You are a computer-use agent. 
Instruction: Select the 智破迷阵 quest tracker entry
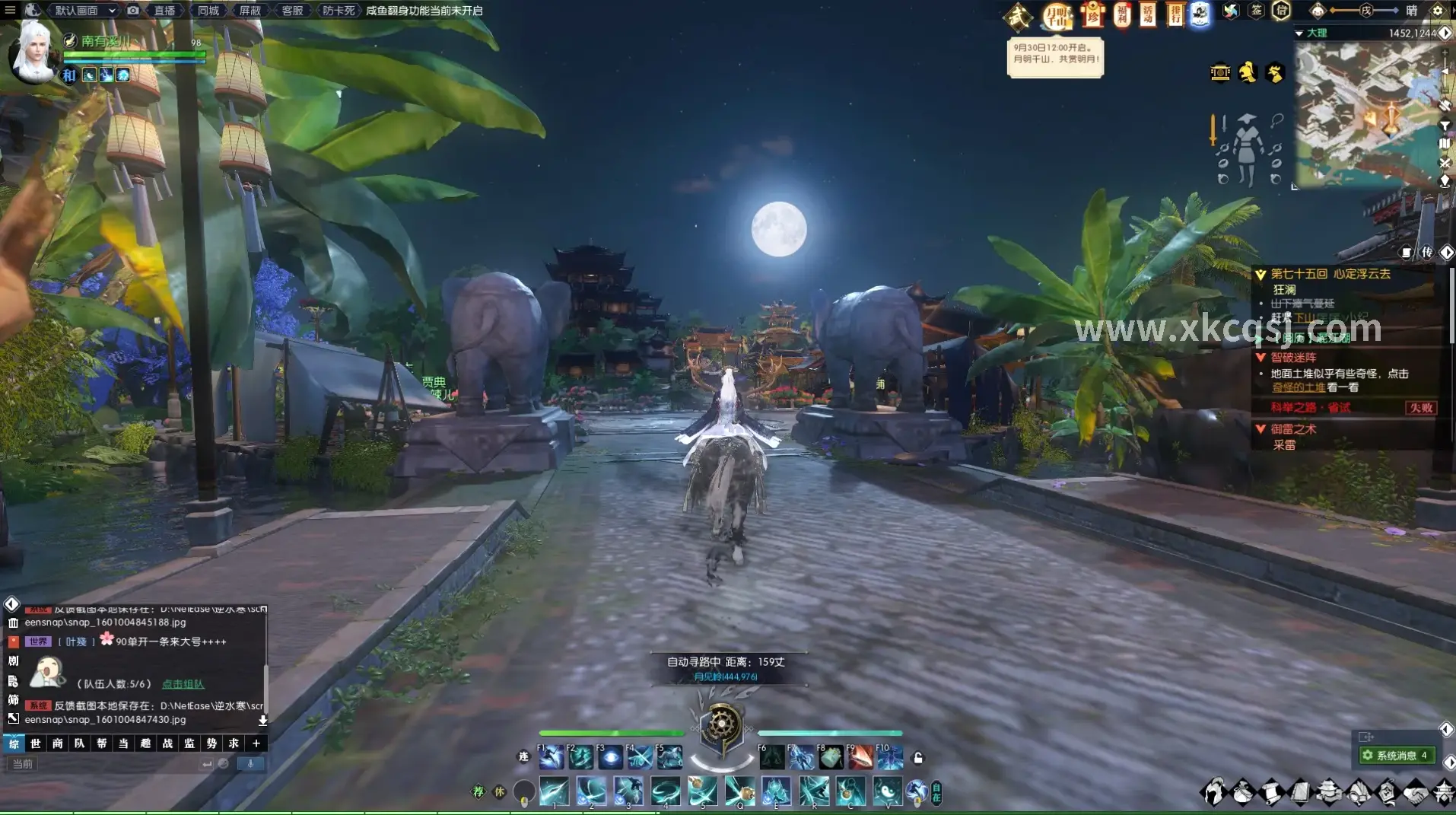1293,358
